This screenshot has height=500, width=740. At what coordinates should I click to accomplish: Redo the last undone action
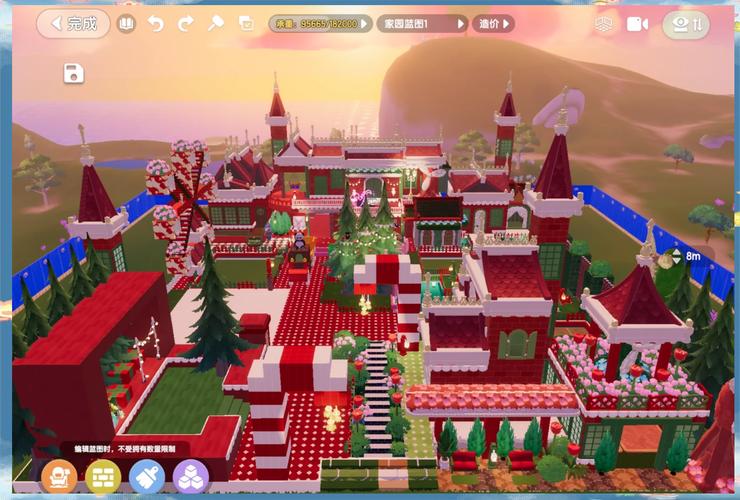pyautogui.click(x=185, y=23)
